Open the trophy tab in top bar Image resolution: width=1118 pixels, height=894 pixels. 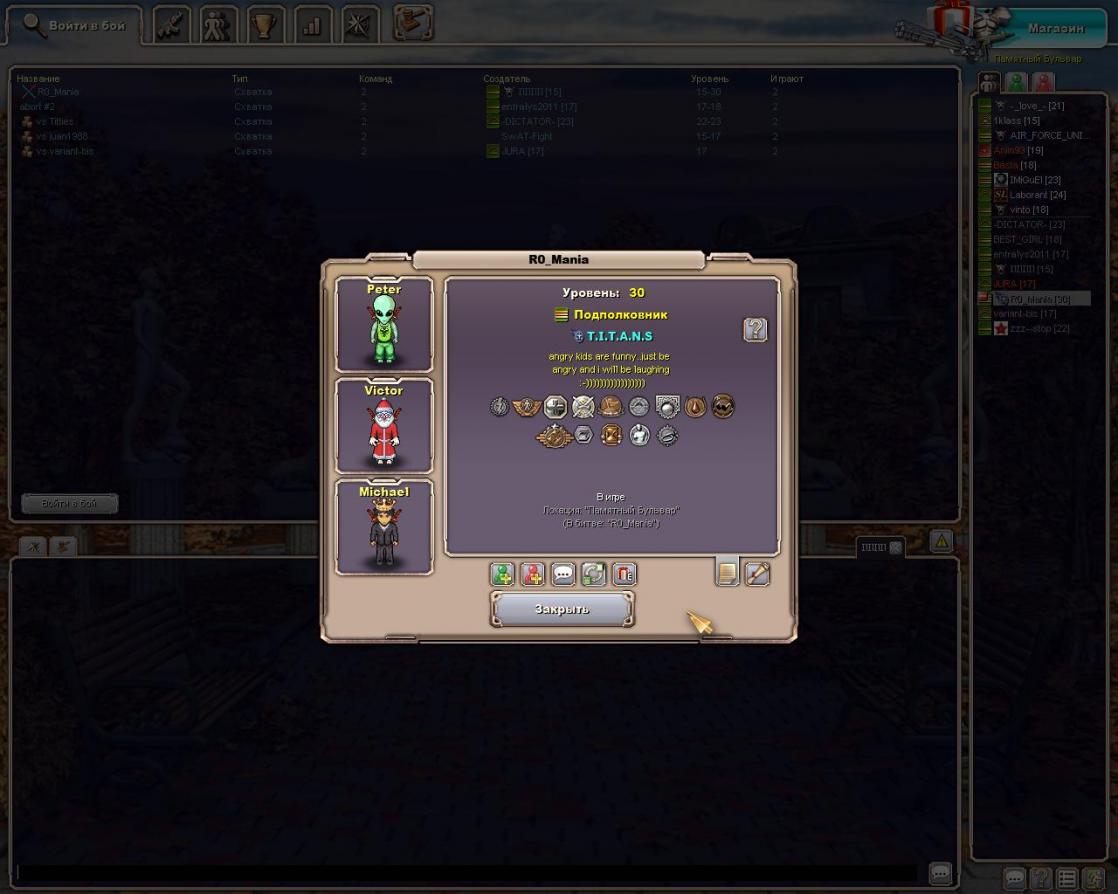[x=265, y=26]
